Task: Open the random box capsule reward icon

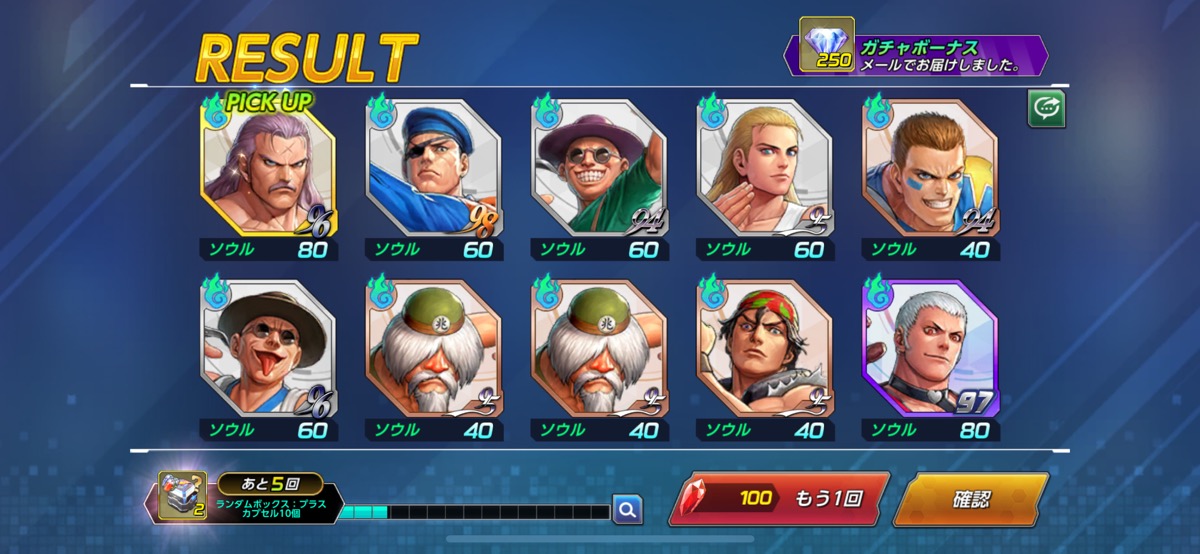Action: point(183,497)
